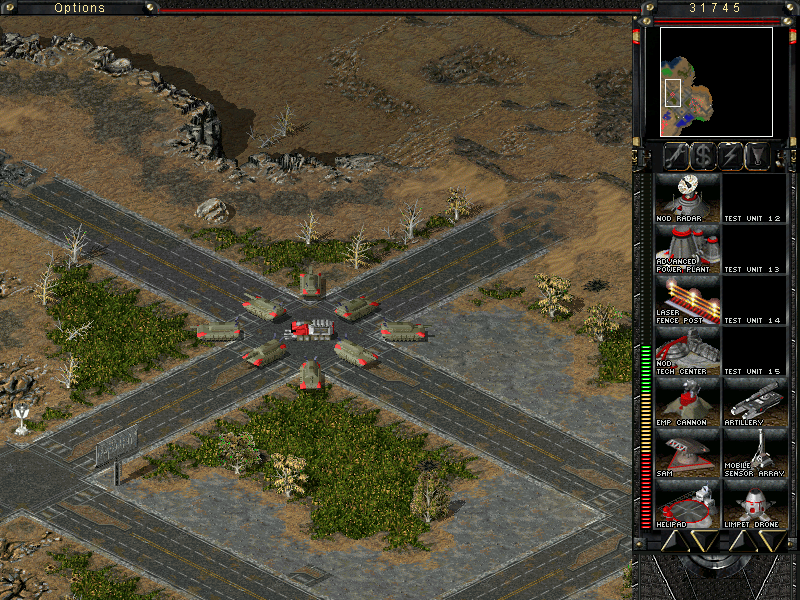Screen dimensions: 800x600
Task: Build a SAM site
Action: click(687, 452)
